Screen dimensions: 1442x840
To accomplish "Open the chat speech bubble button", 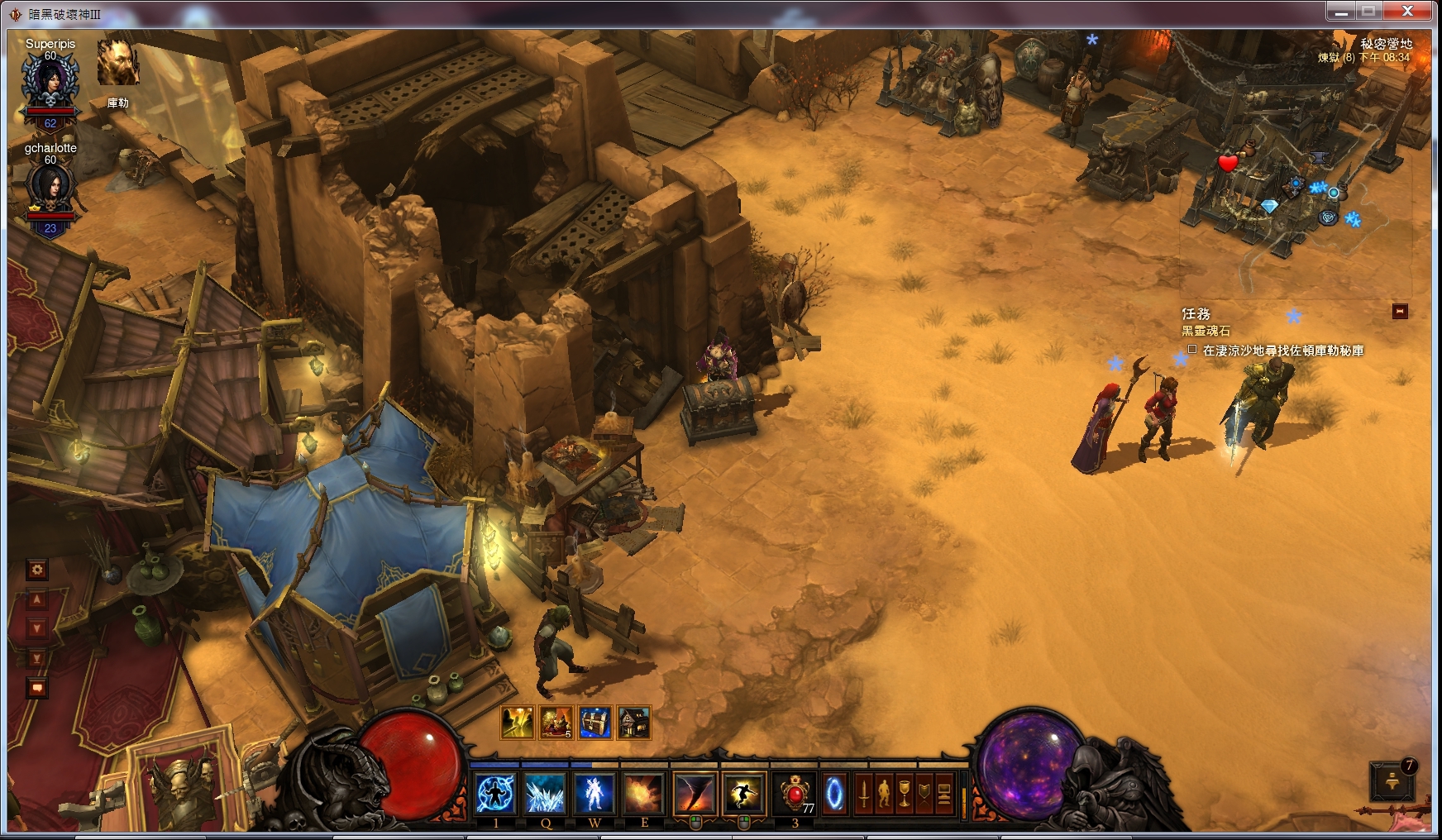I will tap(36, 688).
